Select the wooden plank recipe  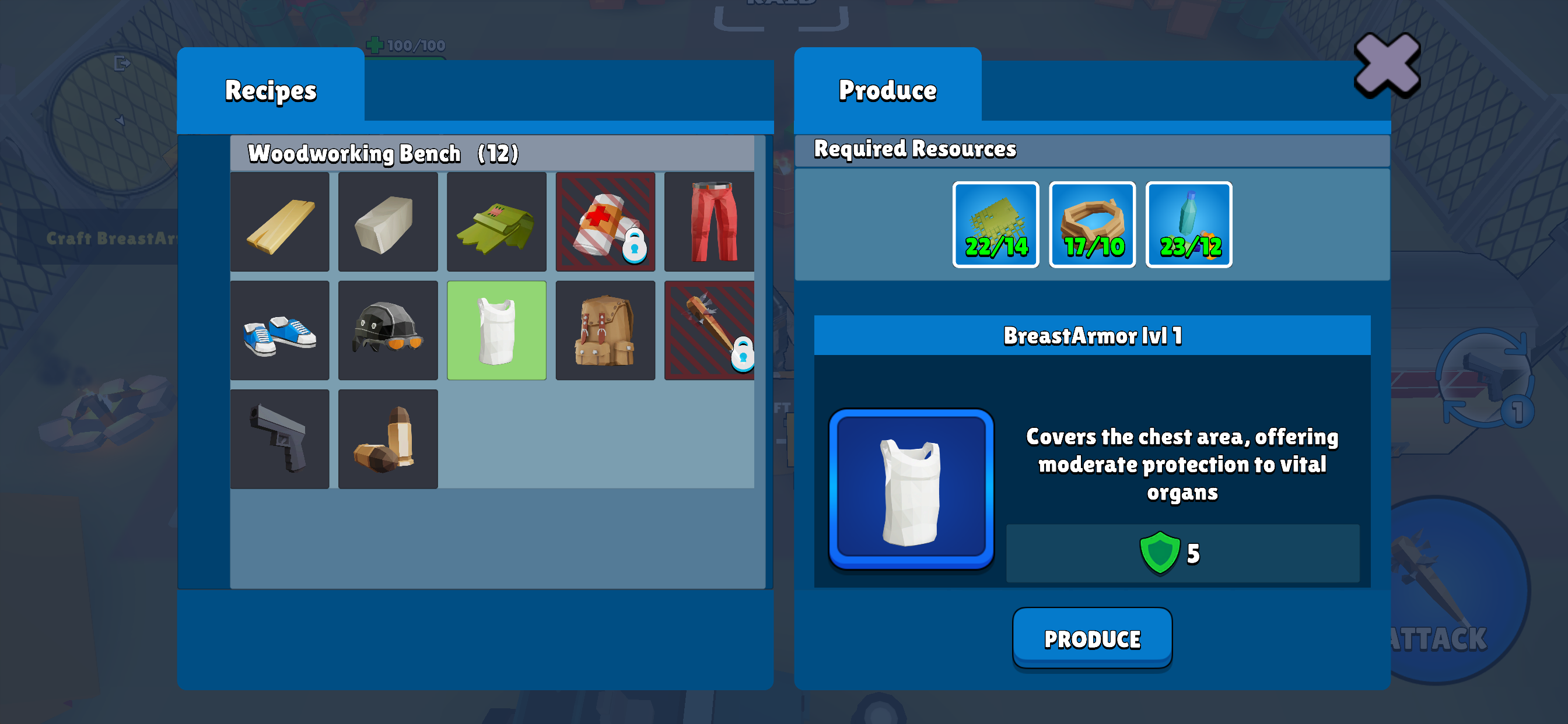click(280, 222)
